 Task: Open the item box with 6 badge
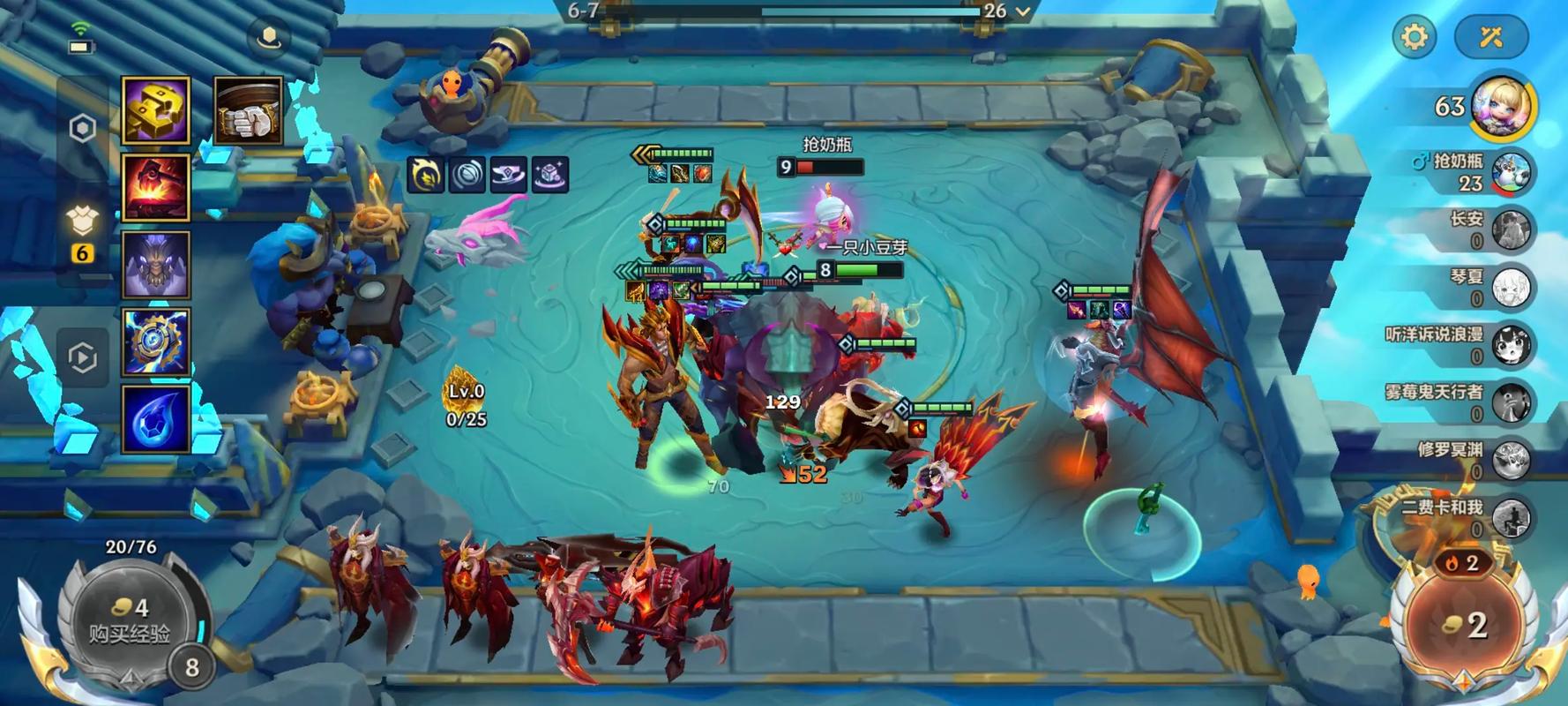83,225
